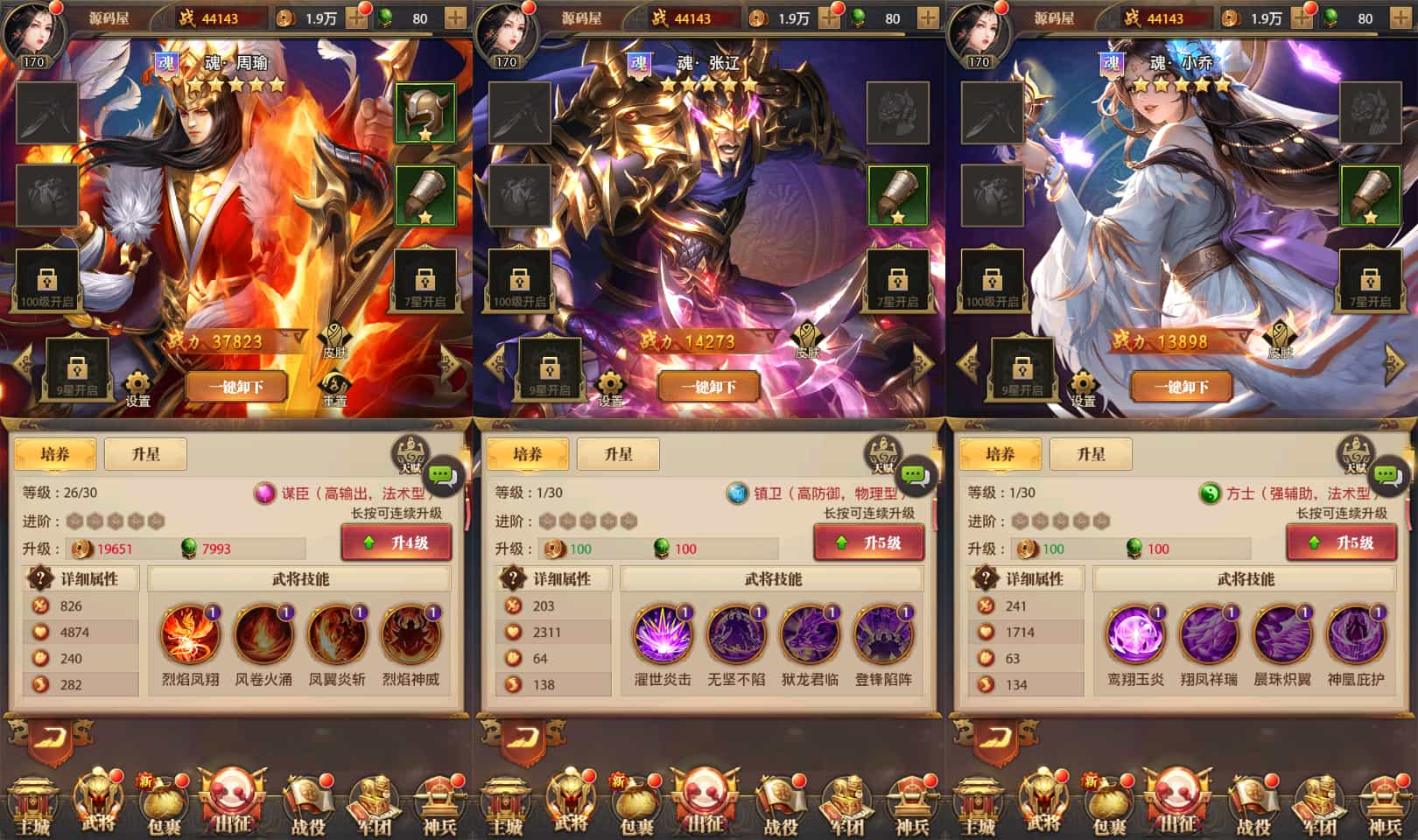Image resolution: width=1418 pixels, height=840 pixels.
Task: Switch to the 升星 tab
Action: [145, 453]
